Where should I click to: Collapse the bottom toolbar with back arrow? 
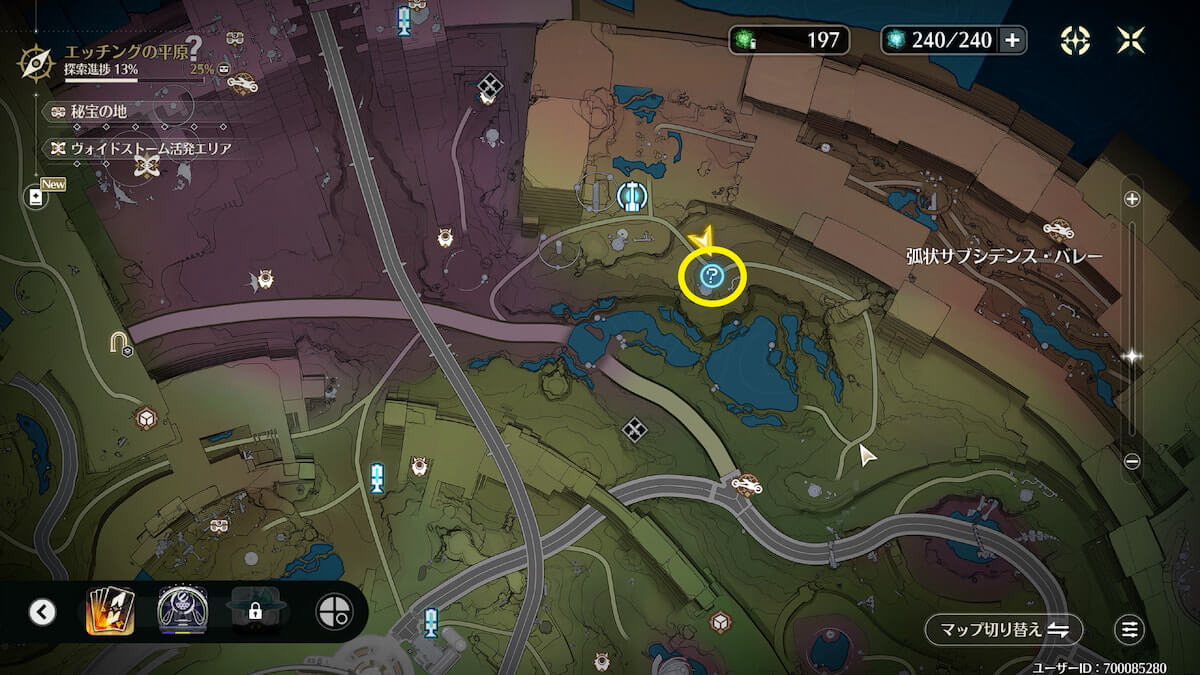pyautogui.click(x=42, y=611)
